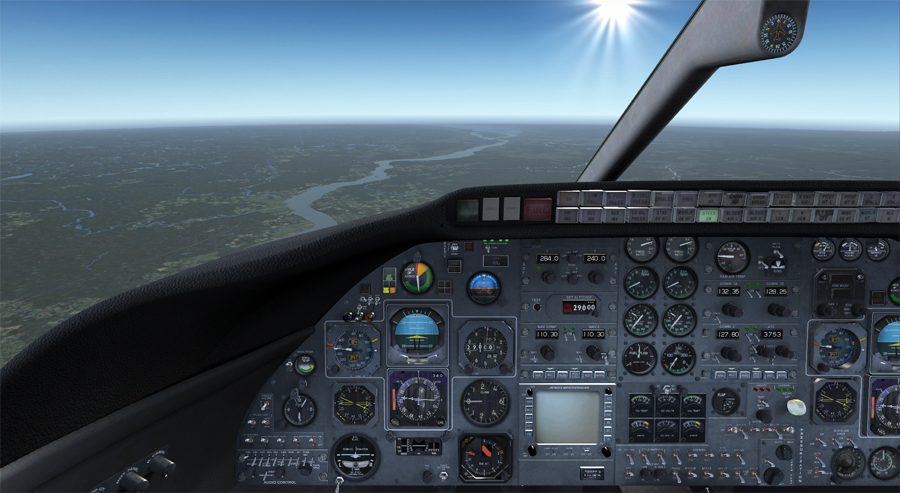Turn the COMM 1 tuning knob
Image resolution: width=900 pixels, height=493 pixels.
(731, 309)
